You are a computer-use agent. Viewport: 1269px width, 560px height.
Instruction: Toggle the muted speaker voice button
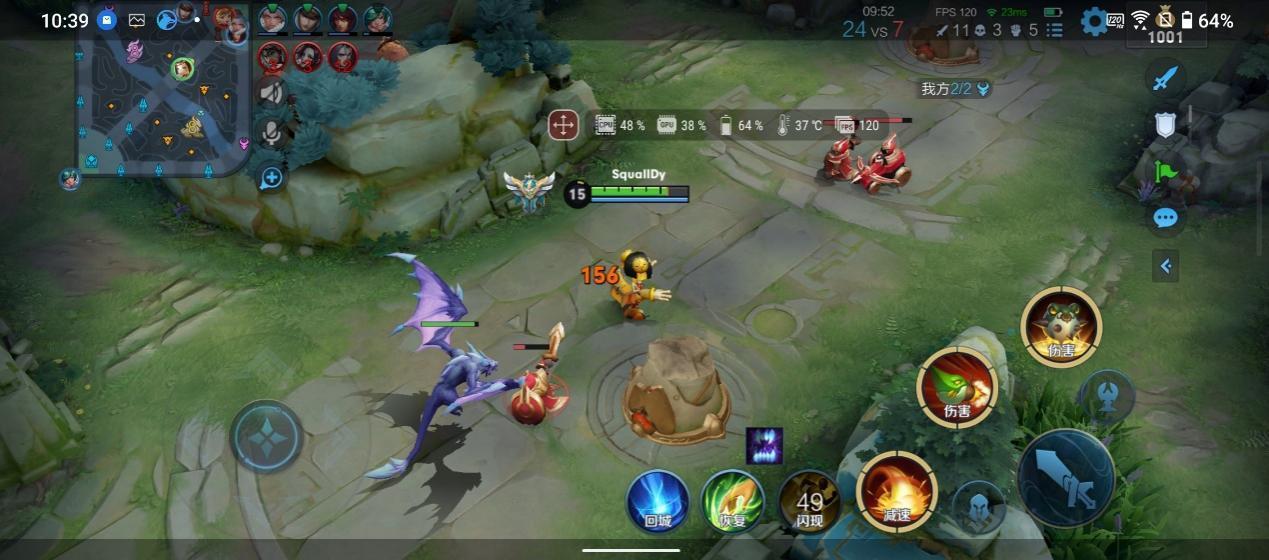[271, 93]
